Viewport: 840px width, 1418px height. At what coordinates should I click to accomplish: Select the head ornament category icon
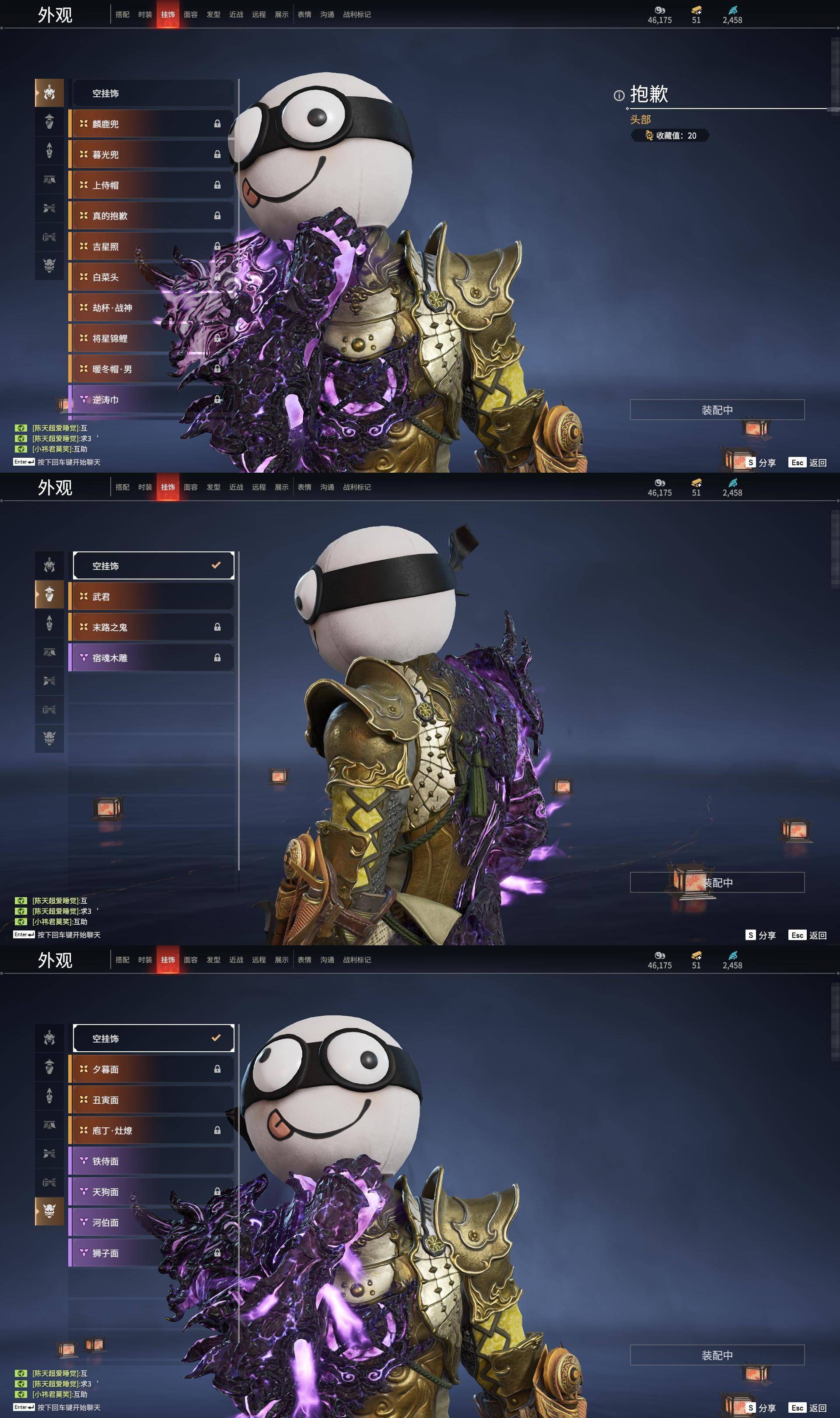click(x=49, y=94)
